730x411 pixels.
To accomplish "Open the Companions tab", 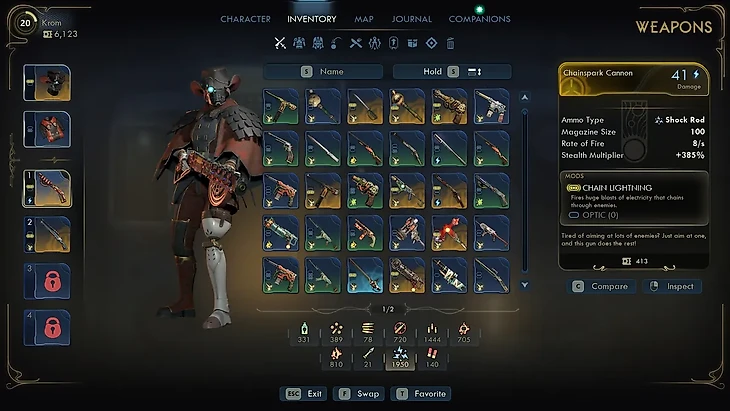I will (479, 19).
